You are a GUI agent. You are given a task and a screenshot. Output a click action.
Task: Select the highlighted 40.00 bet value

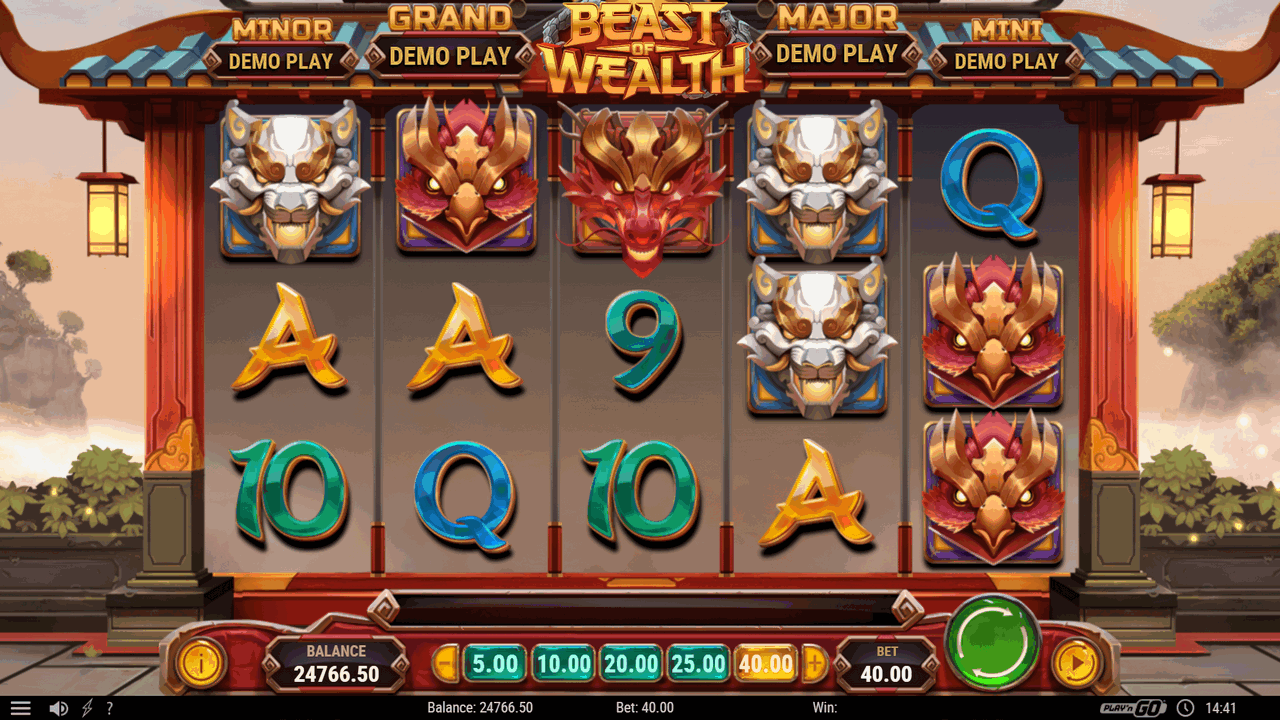[x=766, y=662]
